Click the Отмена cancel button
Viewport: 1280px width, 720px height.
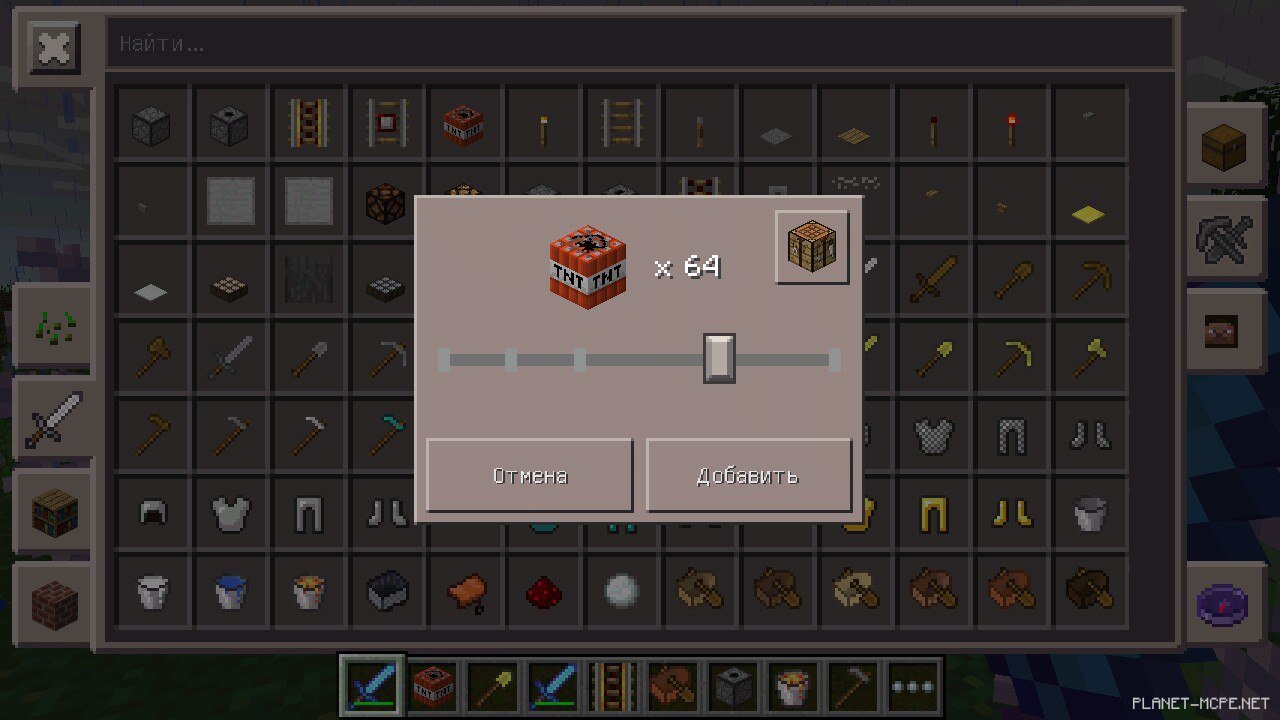click(x=529, y=475)
